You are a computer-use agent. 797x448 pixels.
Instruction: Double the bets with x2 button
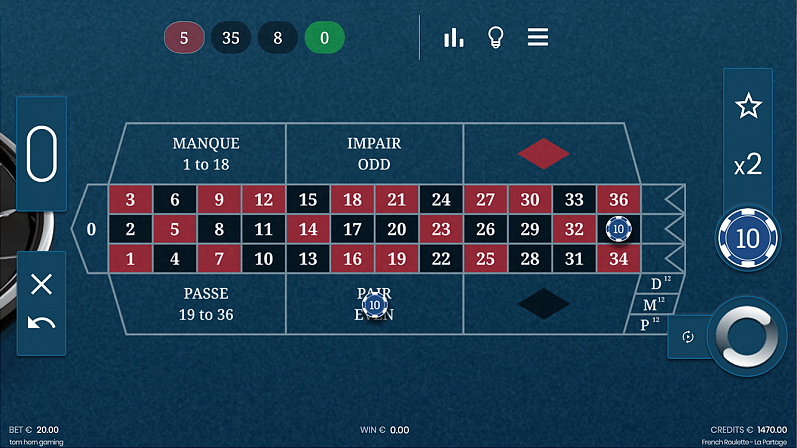748,164
